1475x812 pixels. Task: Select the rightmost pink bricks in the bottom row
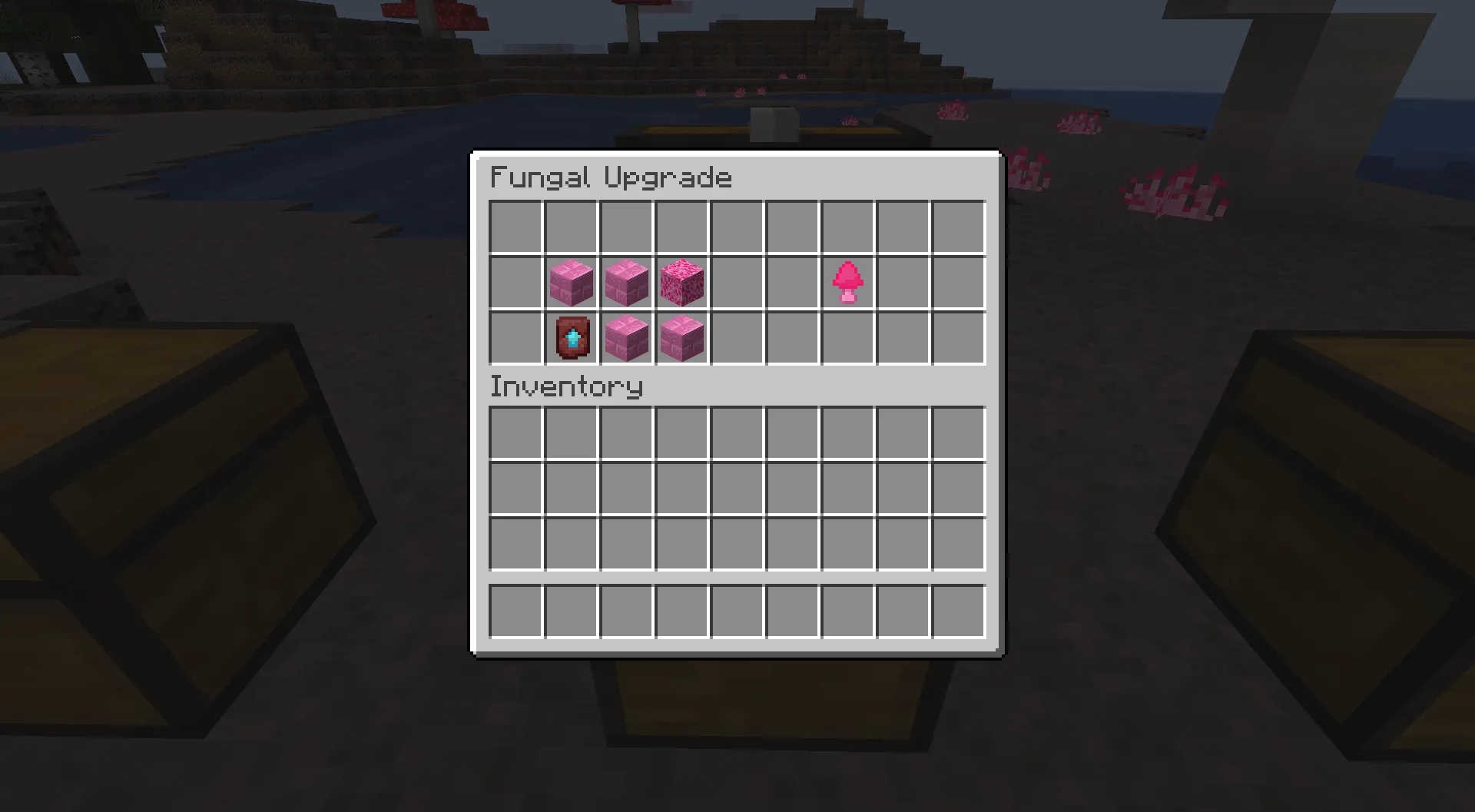tap(681, 338)
